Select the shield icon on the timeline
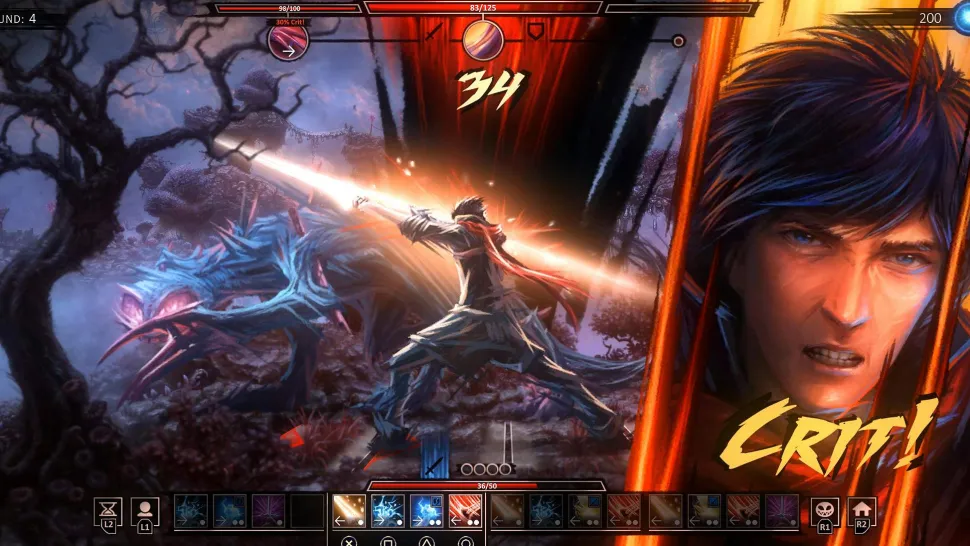Screen dimensions: 970x546 point(536,33)
